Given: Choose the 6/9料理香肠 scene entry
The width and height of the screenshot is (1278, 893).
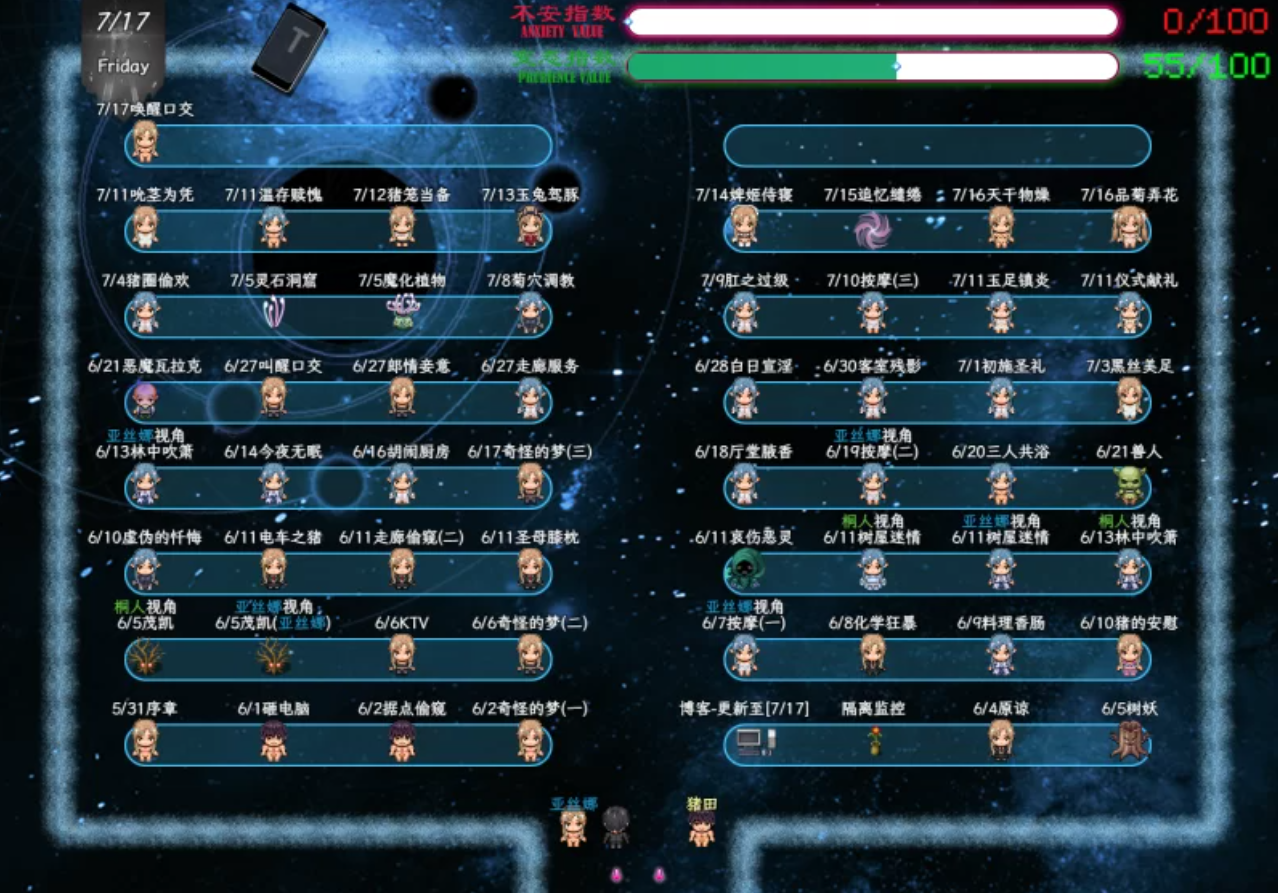Looking at the screenshot, I should 1001,656.
